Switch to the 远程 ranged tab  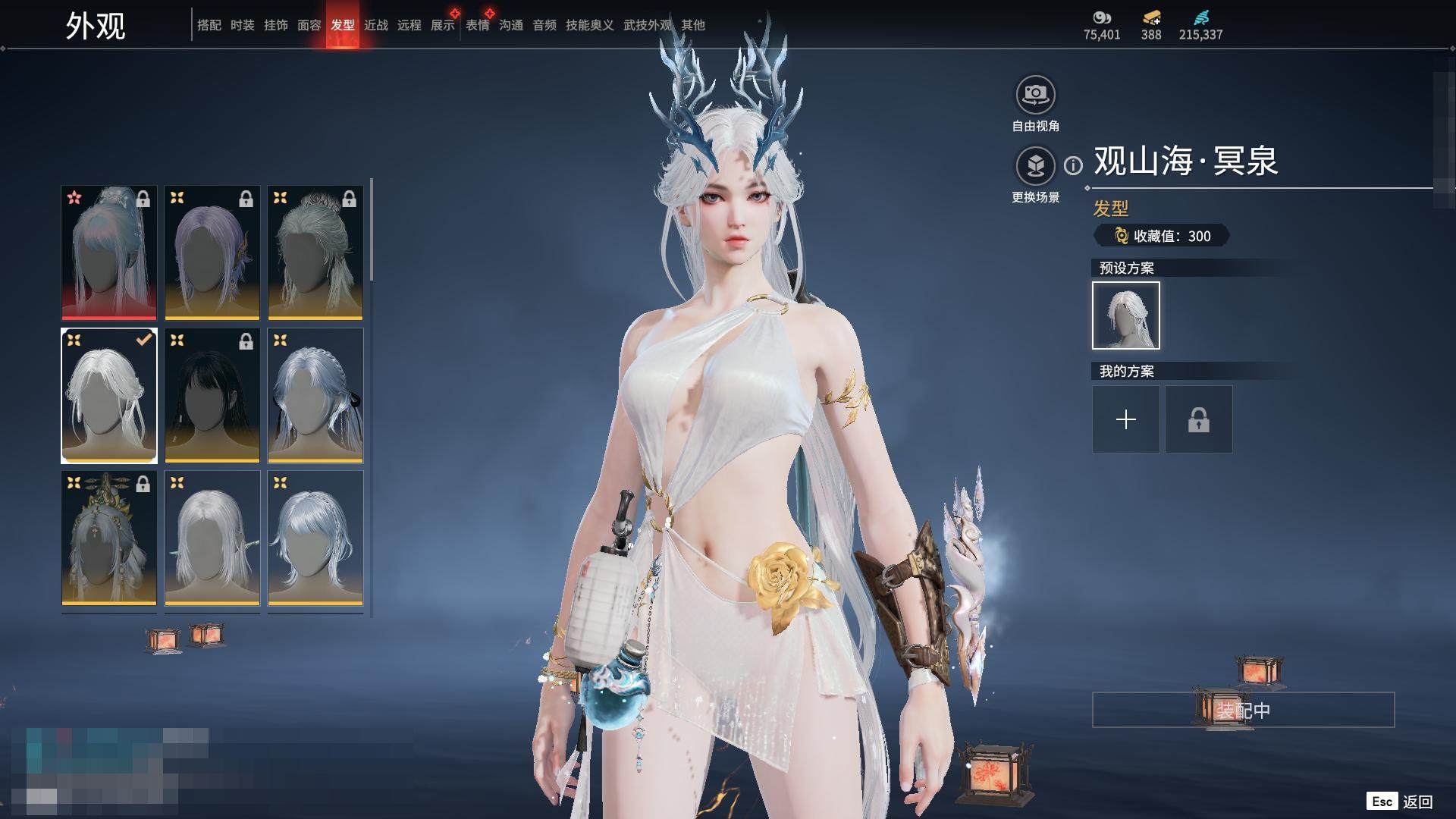(409, 25)
